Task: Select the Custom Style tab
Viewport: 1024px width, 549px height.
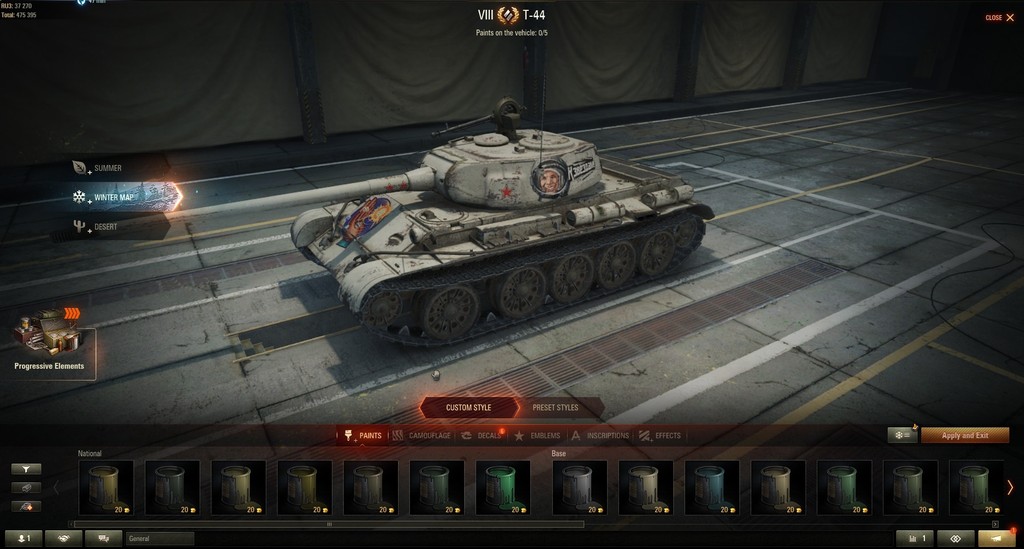Action: pyautogui.click(x=469, y=408)
